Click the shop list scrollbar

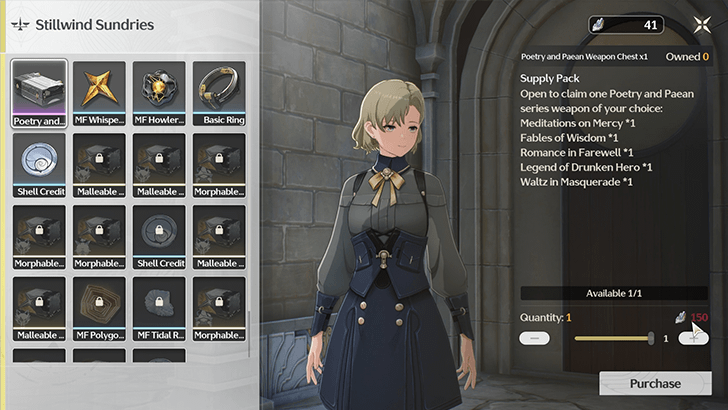(x=247, y=330)
